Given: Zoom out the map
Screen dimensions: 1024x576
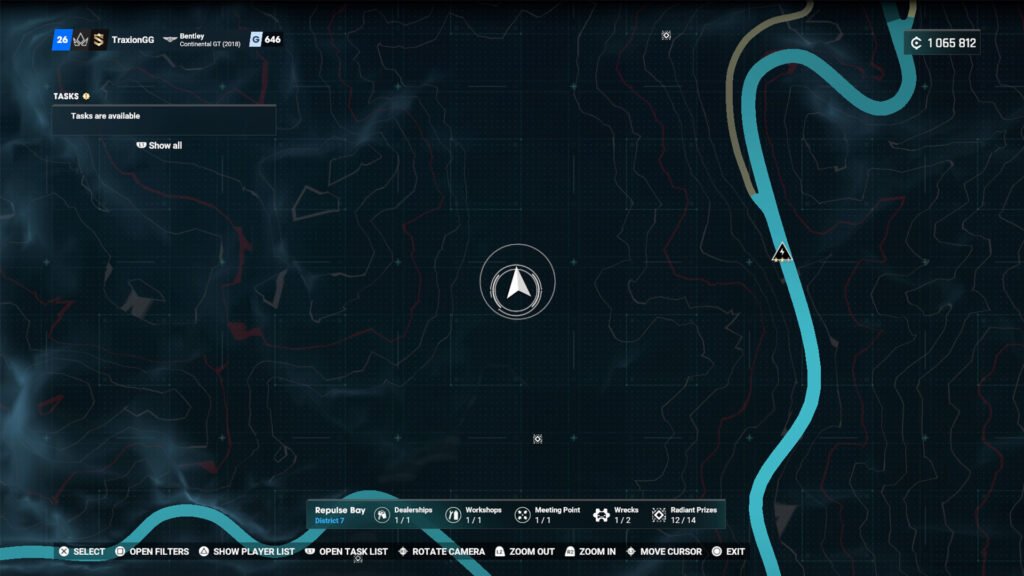Looking at the screenshot, I should [x=524, y=552].
